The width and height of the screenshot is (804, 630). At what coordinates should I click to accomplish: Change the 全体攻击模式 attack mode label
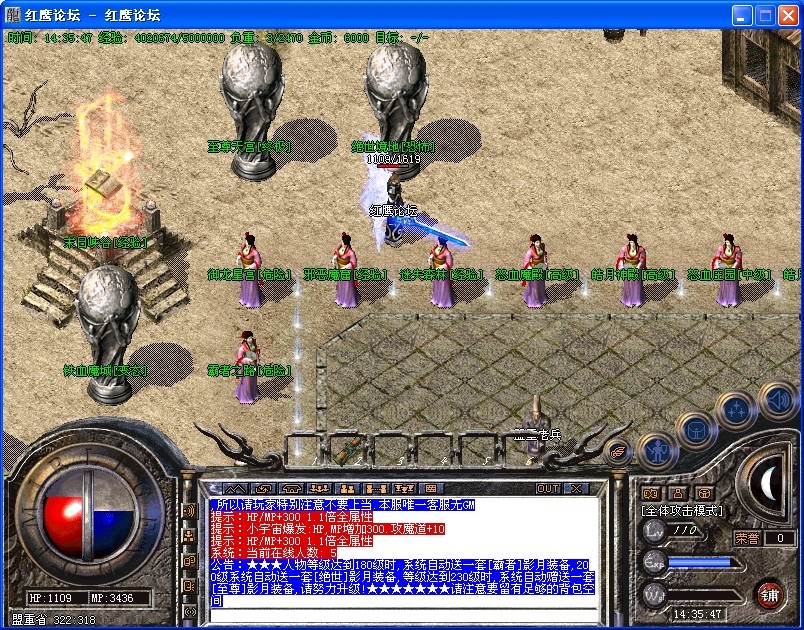pos(683,510)
